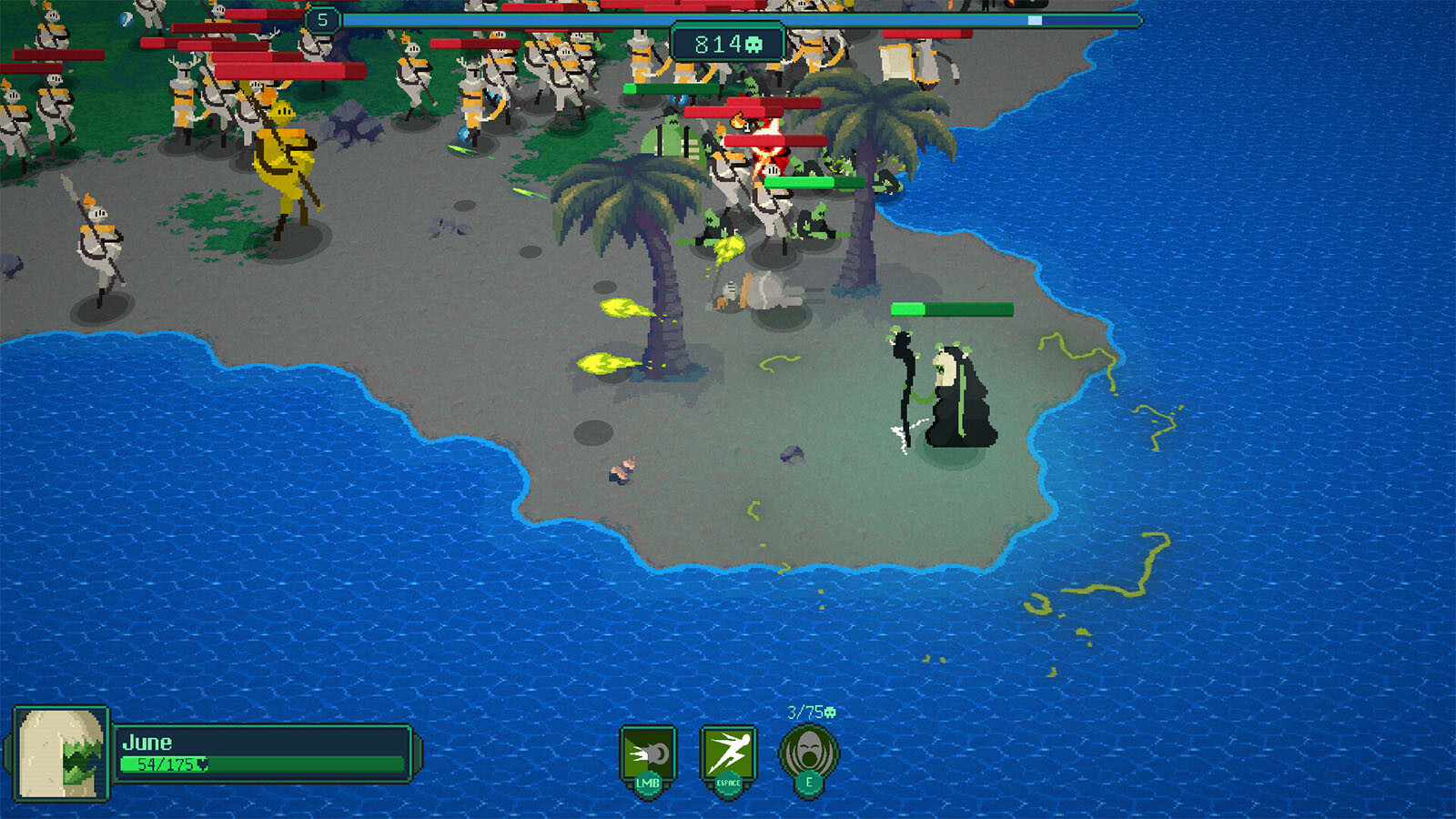The image size is (1456, 819).
Task: Select the yellow elite knight with the spear
Action: point(287,155)
